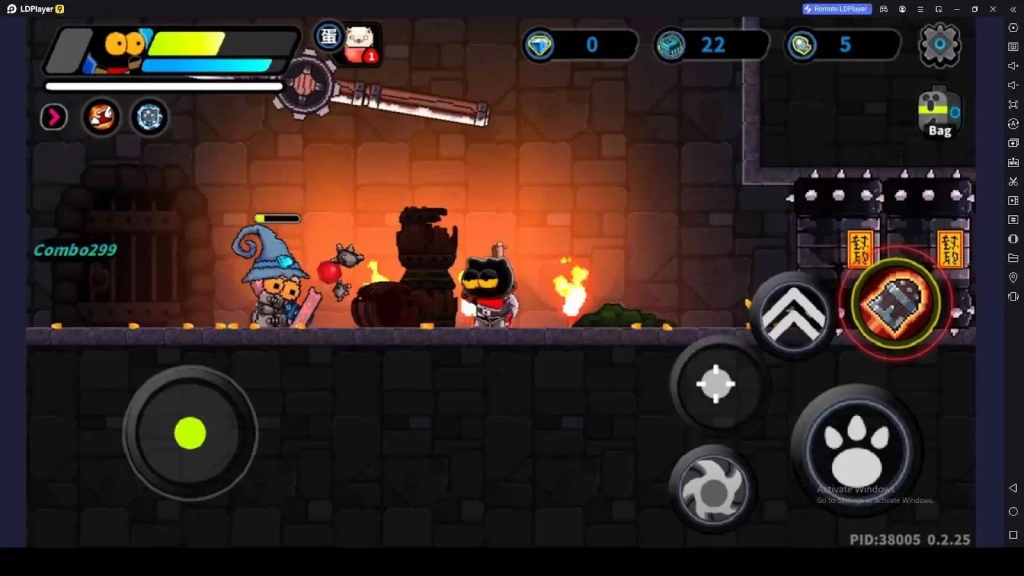This screenshot has height=576, width=1024.
Task: Tap the double-chevron jump button
Action: 793,313
